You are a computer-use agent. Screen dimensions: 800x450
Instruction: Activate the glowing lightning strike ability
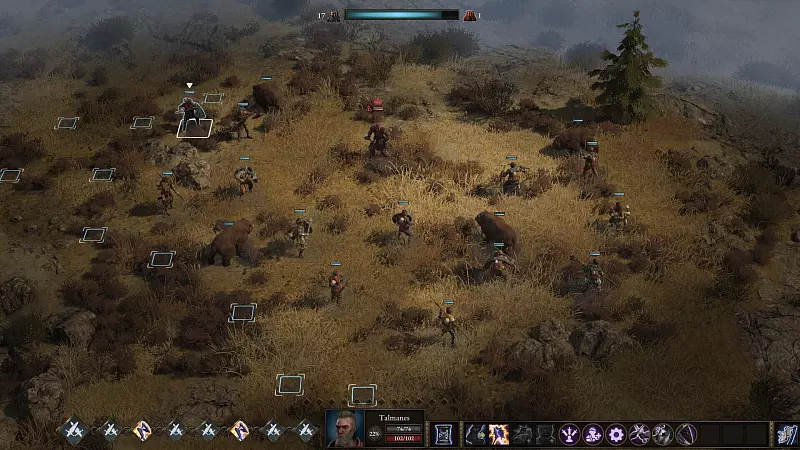[498, 434]
